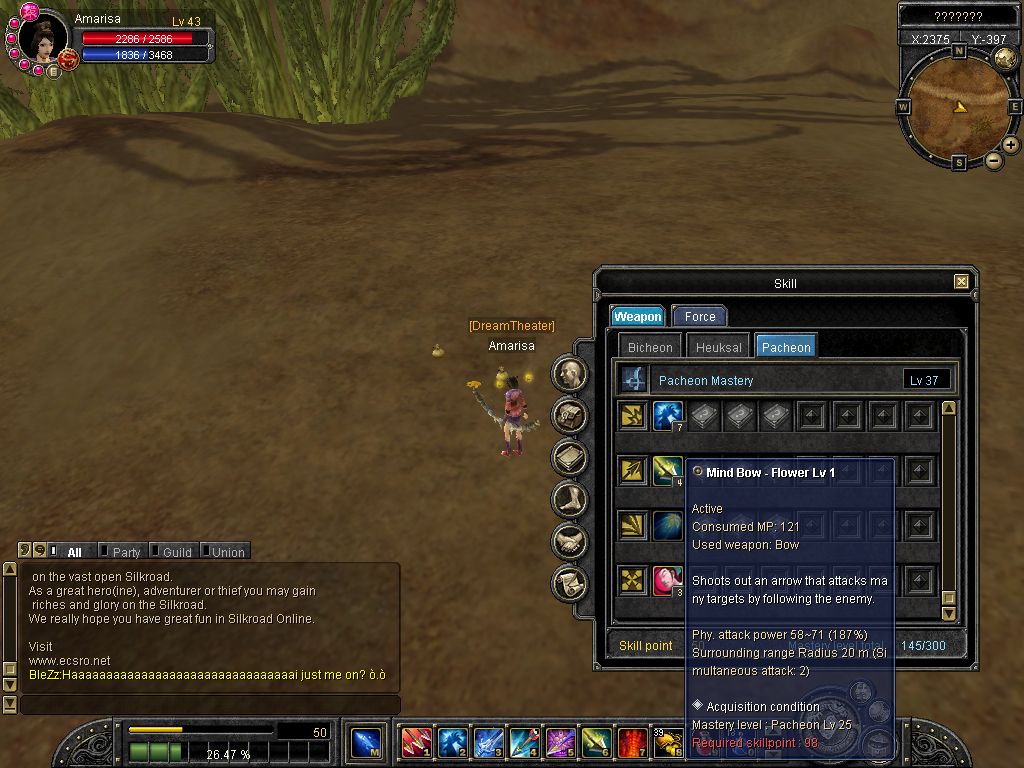This screenshot has width=1024, height=768.
Task: Select the Heuksal mastery tab
Action: [x=719, y=347]
